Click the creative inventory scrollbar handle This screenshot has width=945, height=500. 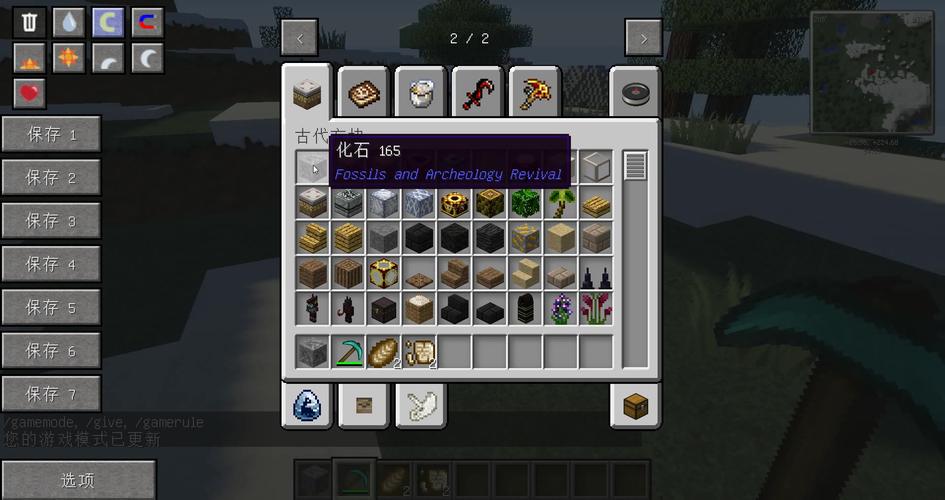pyautogui.click(x=635, y=166)
